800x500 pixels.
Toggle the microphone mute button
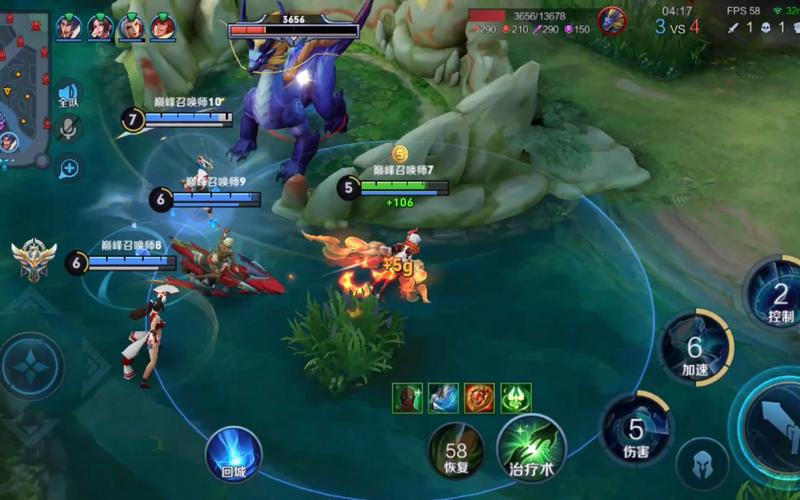[x=68, y=129]
